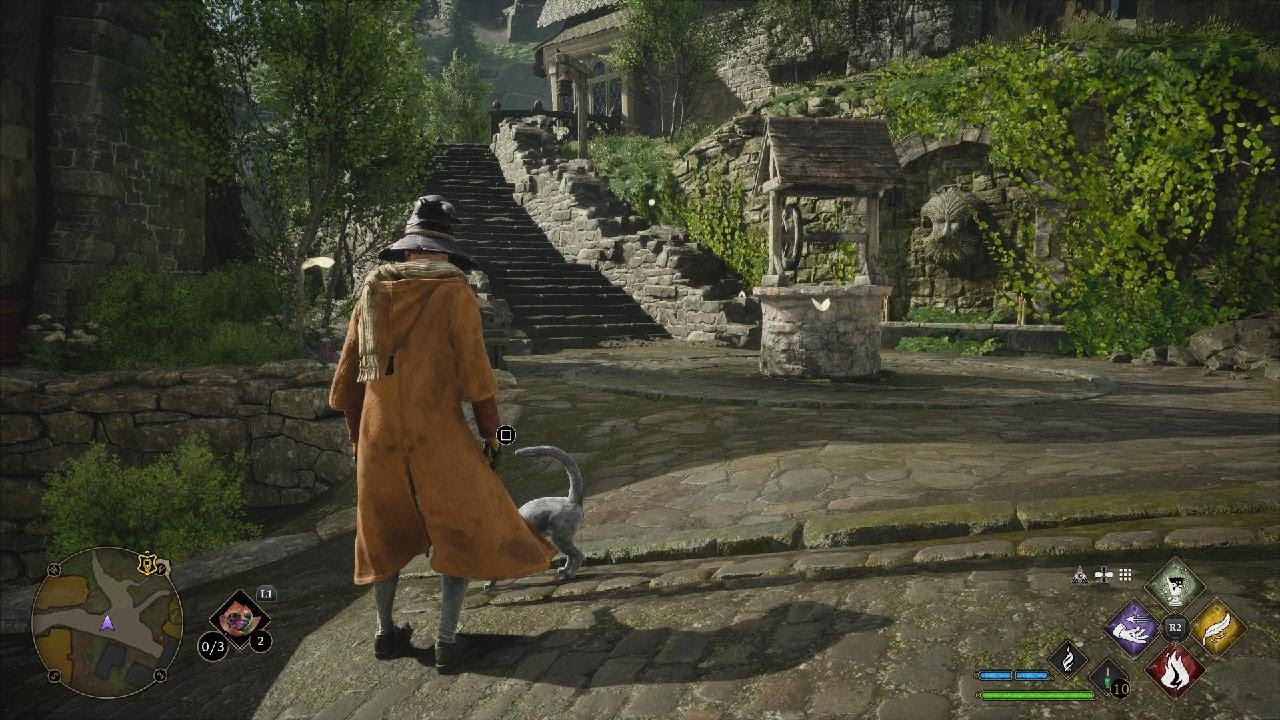The width and height of the screenshot is (1280, 720).
Task: Click the spell set grid icon
Action: pyautogui.click(x=1125, y=575)
